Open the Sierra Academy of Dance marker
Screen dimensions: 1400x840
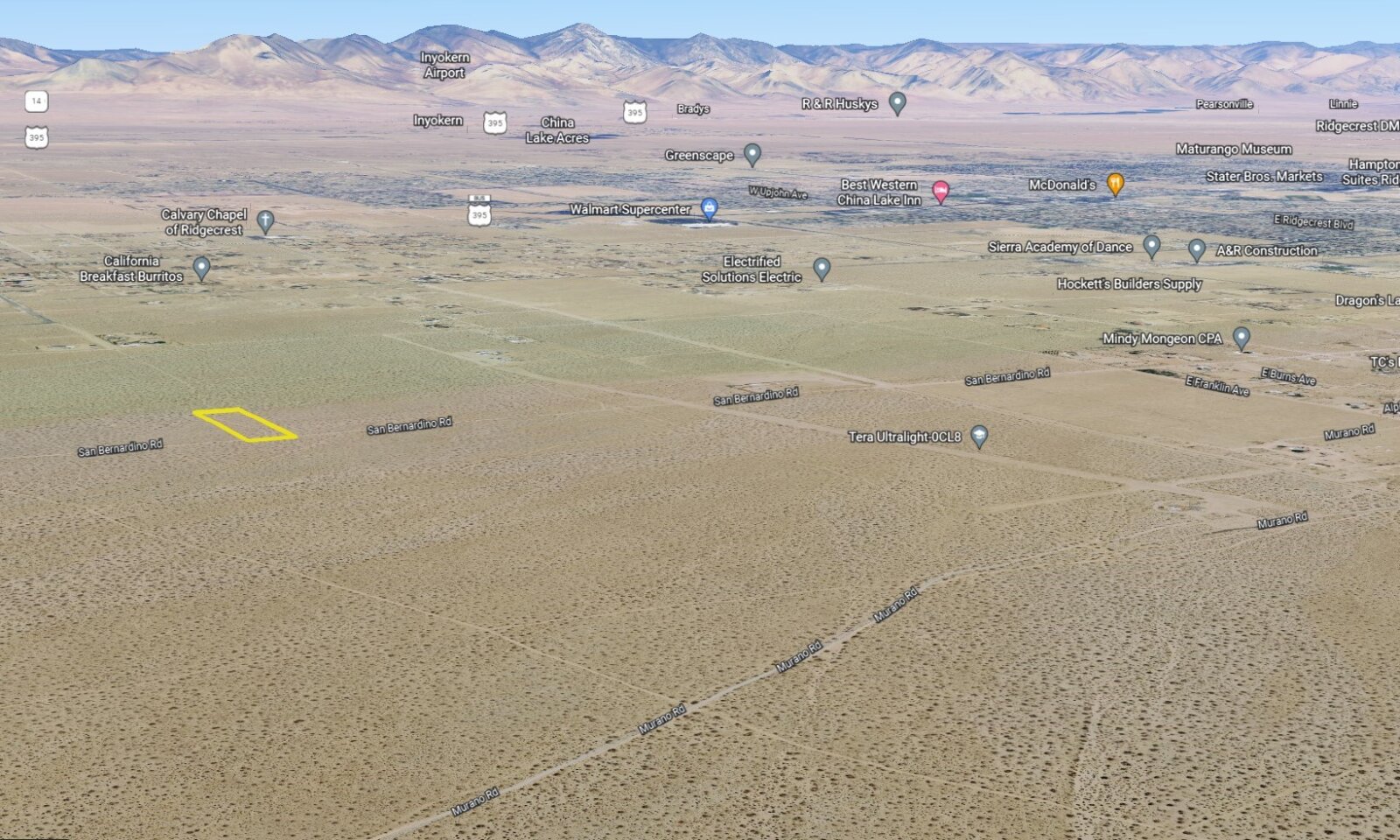point(1151,246)
